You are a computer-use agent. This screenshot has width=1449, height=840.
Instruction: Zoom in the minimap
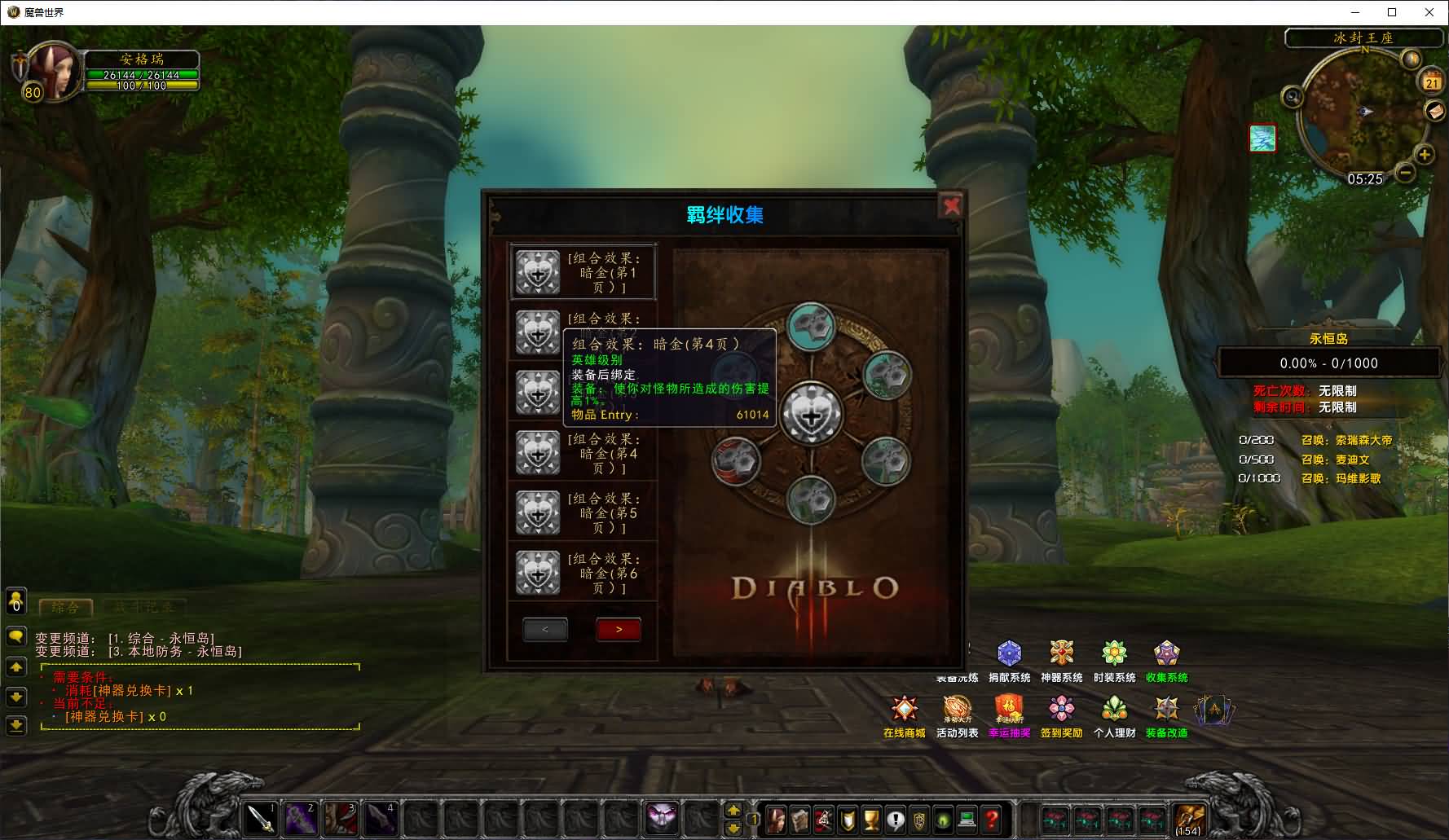coord(1425,154)
